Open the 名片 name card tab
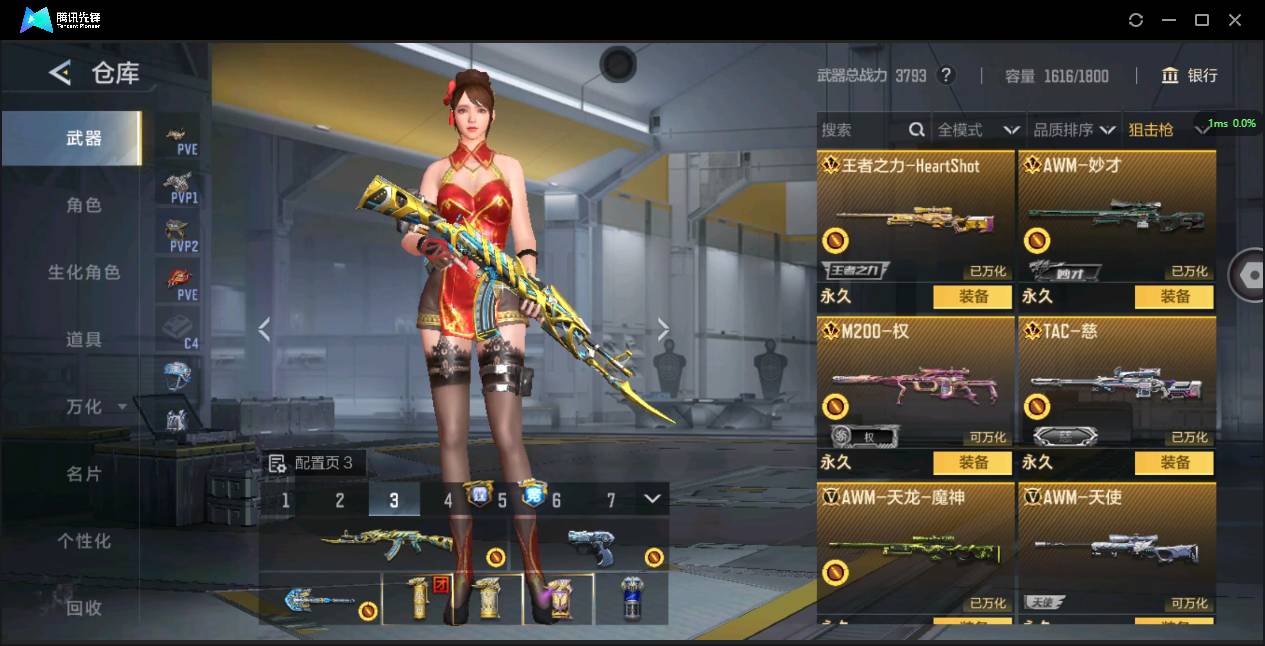Image resolution: width=1265 pixels, height=646 pixels. [x=84, y=474]
